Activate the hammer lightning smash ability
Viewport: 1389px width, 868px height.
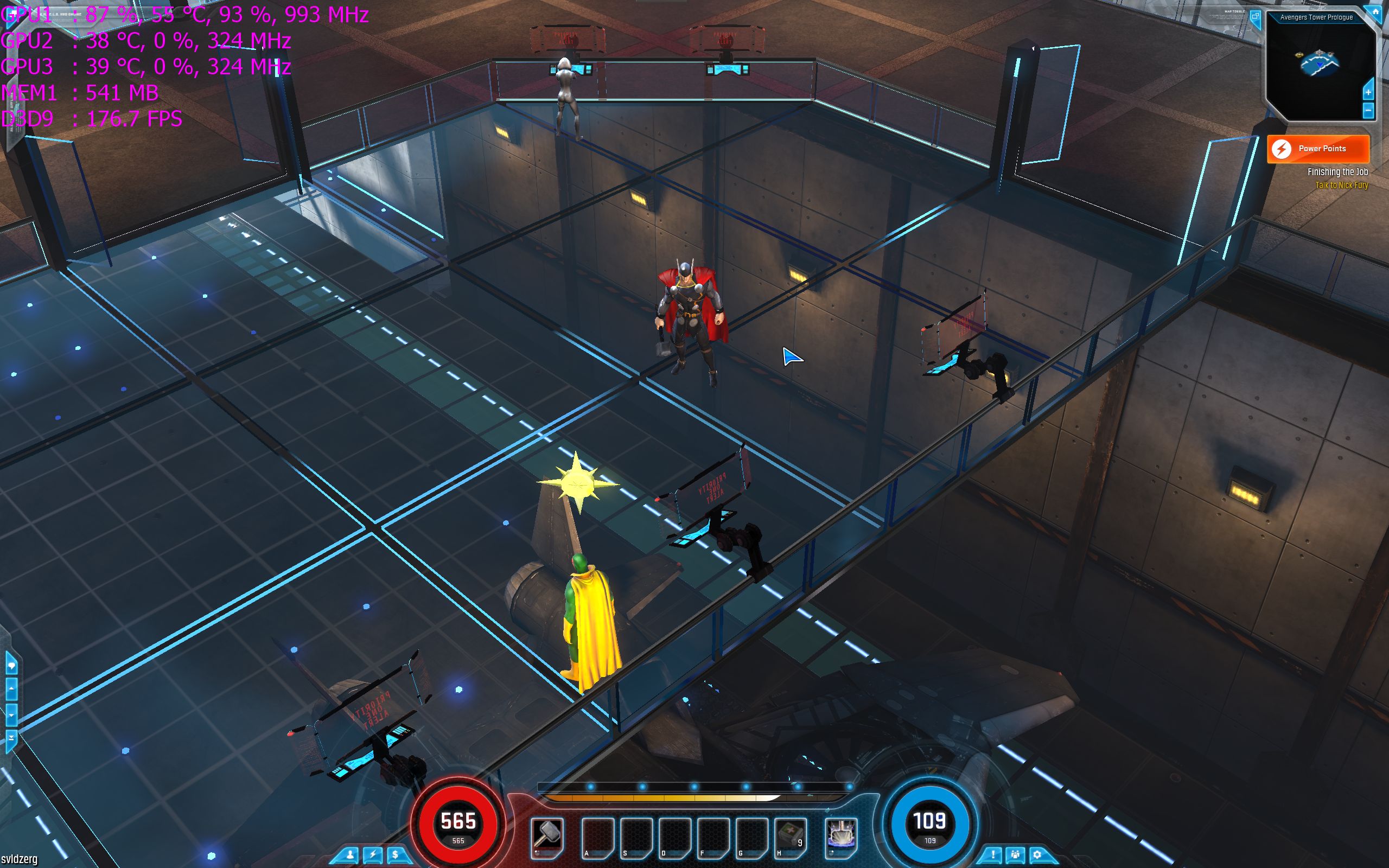[x=841, y=835]
